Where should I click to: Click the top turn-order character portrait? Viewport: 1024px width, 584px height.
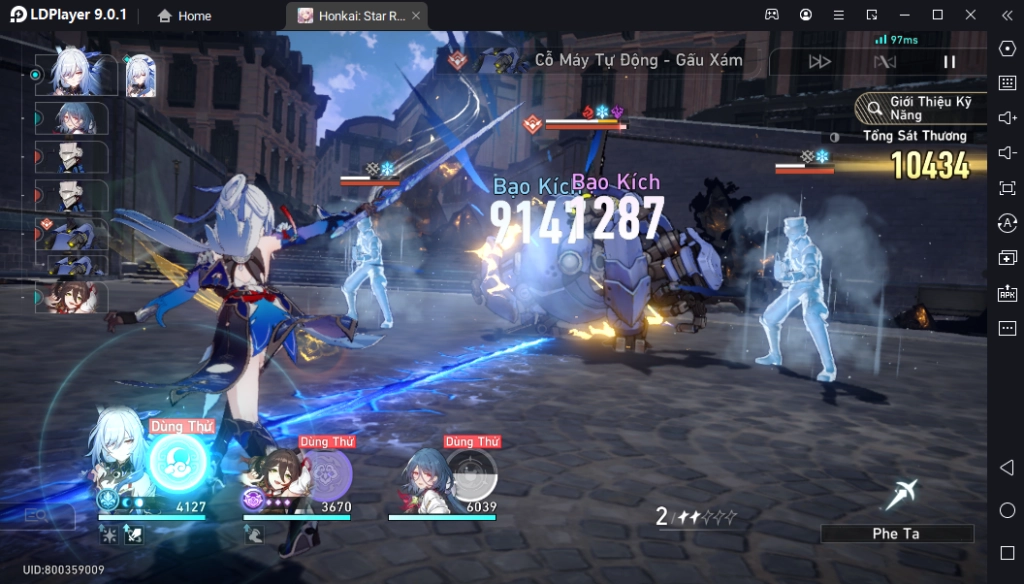coord(72,75)
